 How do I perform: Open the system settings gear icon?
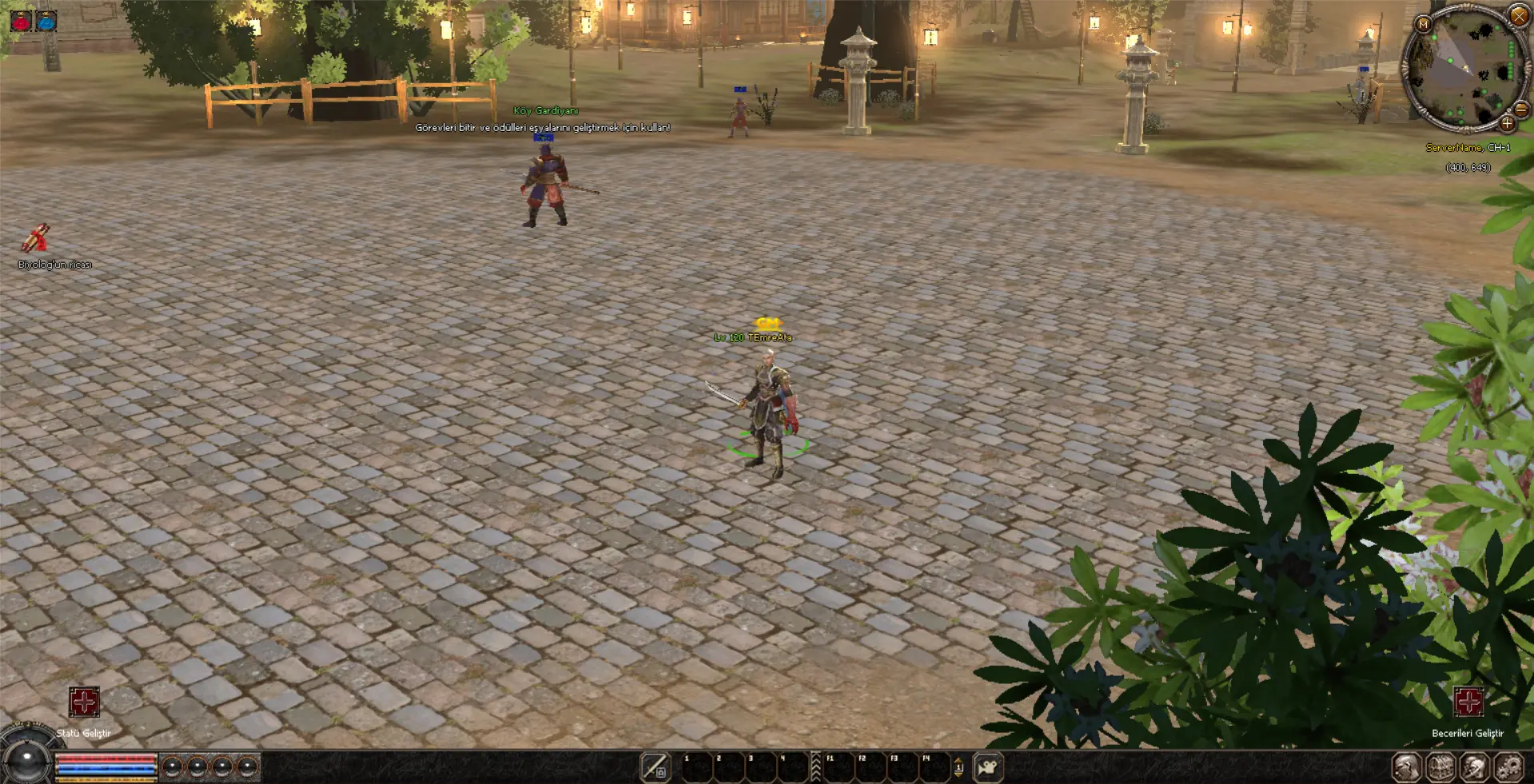[1509, 767]
